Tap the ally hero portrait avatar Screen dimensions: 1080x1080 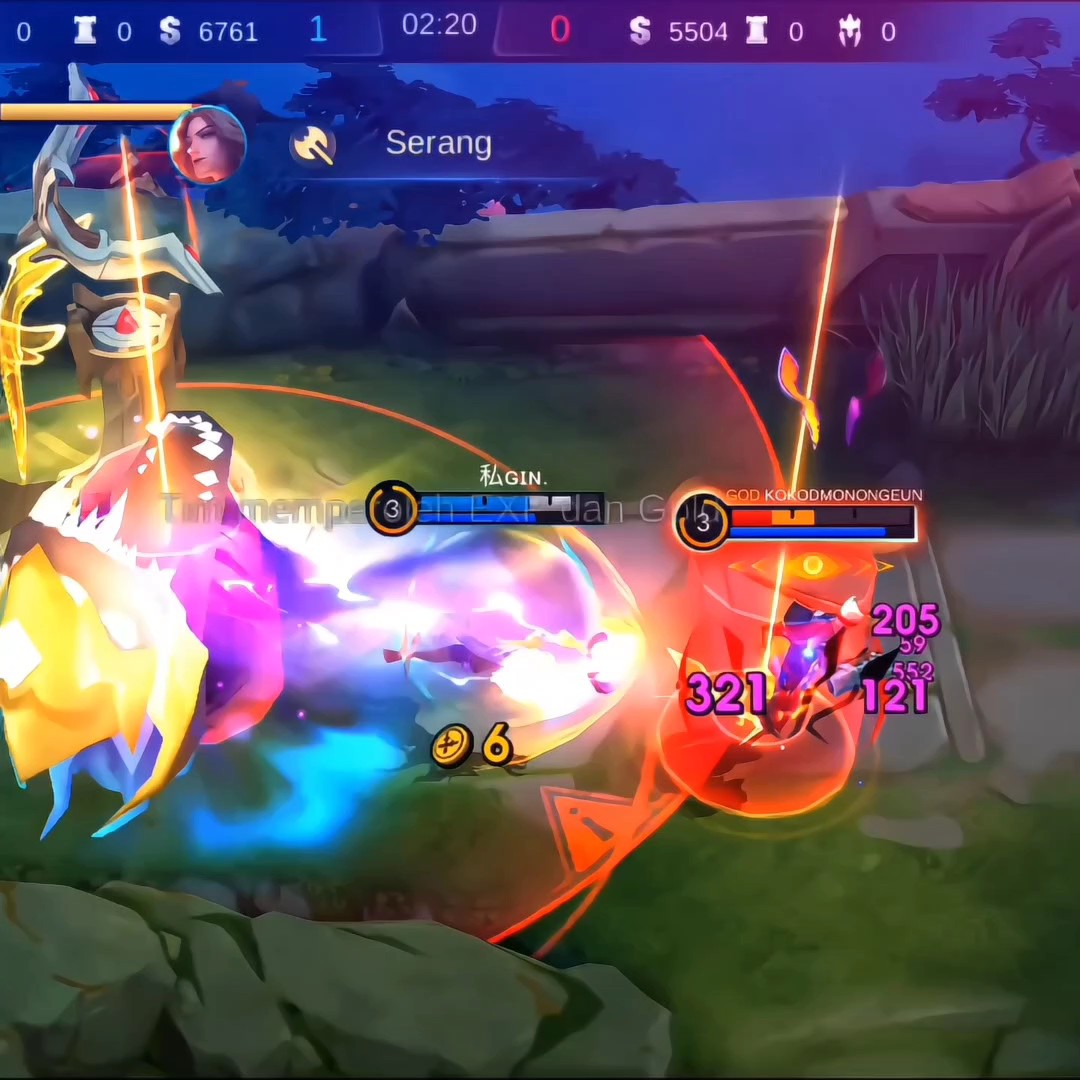(x=208, y=144)
